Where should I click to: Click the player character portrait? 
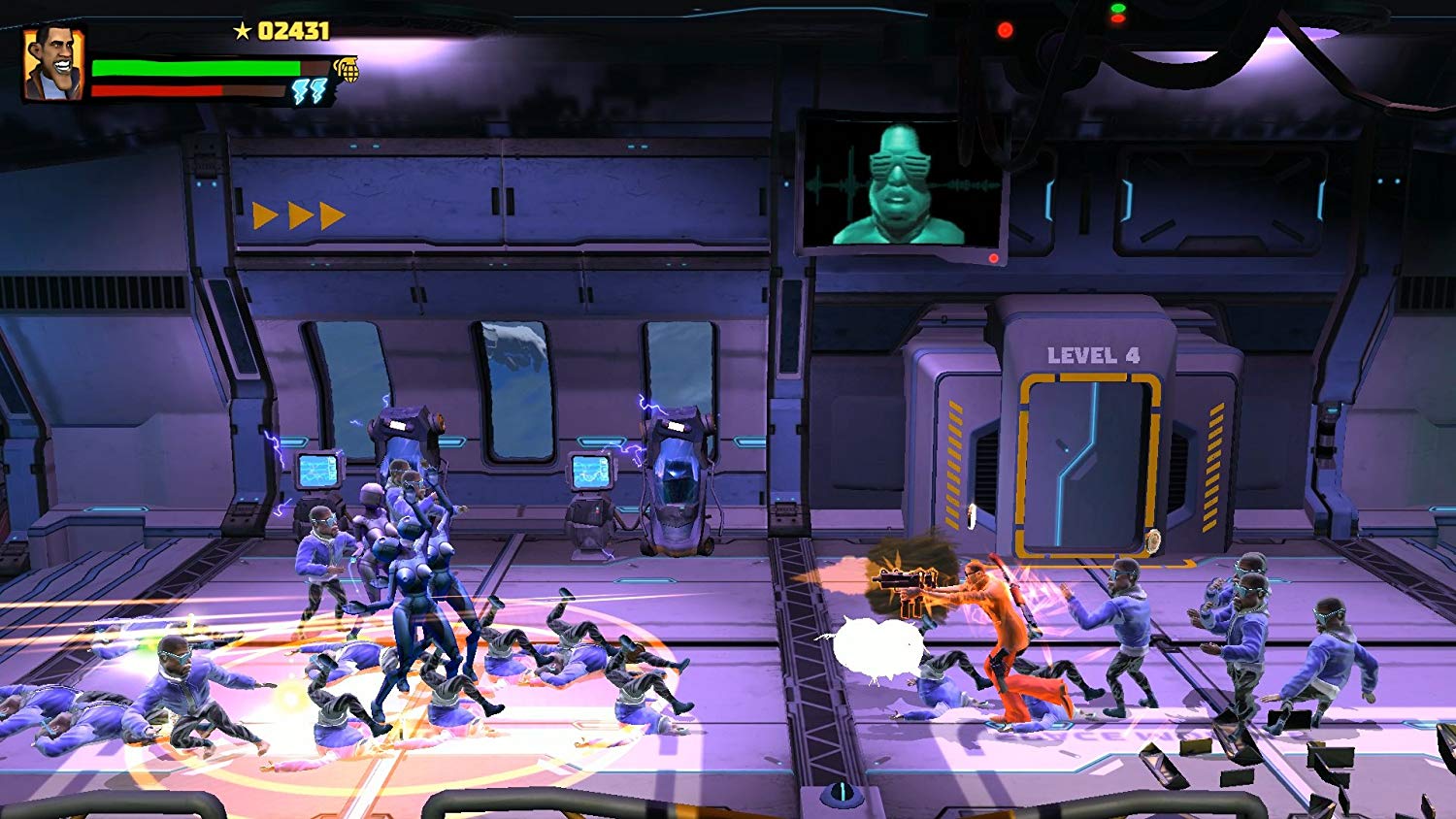(52, 64)
